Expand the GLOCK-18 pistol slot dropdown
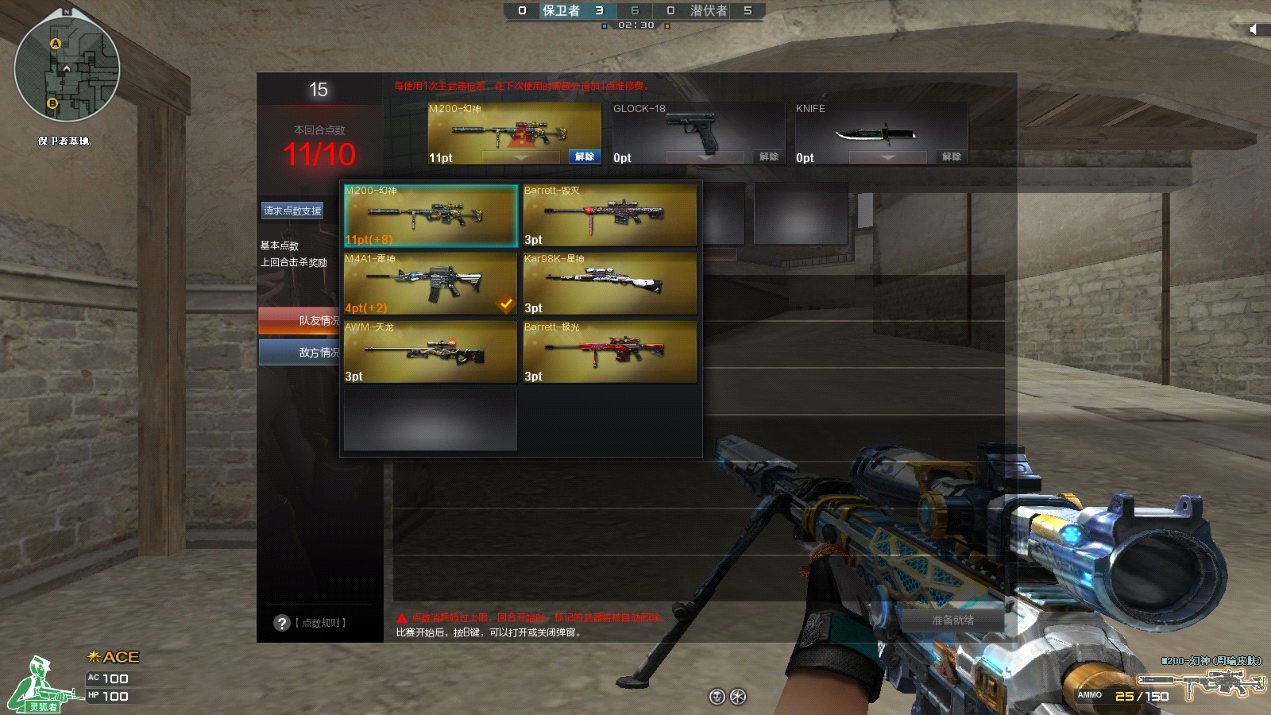Image resolution: width=1271 pixels, height=715 pixels. point(705,157)
